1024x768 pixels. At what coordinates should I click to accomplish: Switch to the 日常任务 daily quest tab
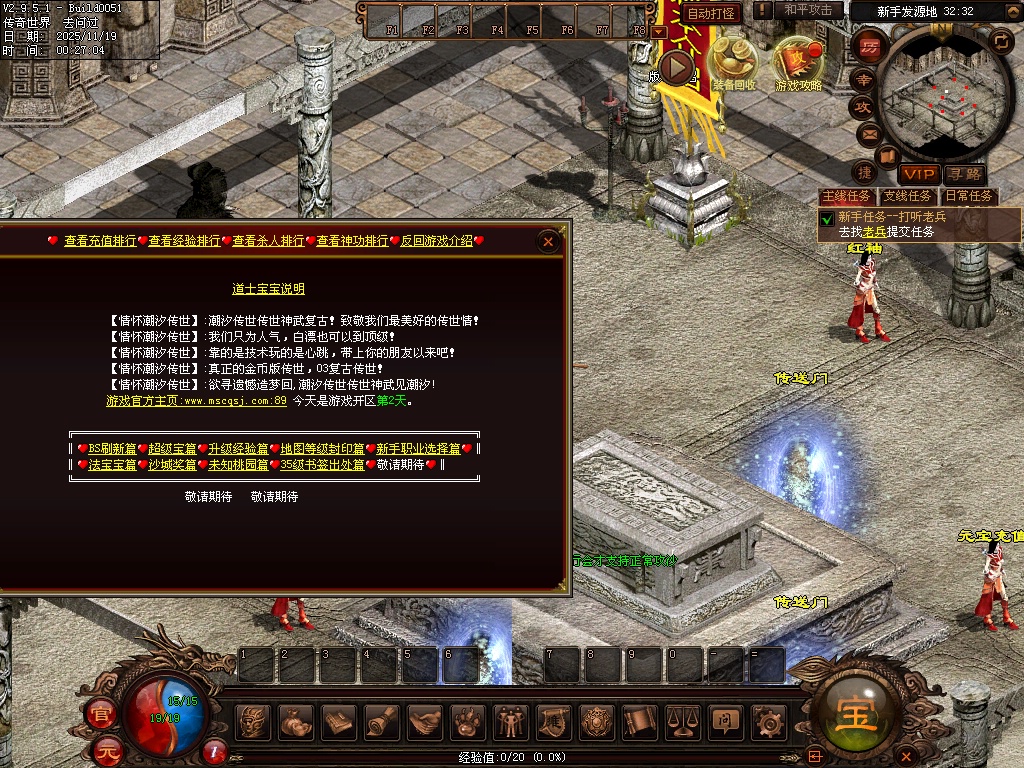click(x=969, y=197)
